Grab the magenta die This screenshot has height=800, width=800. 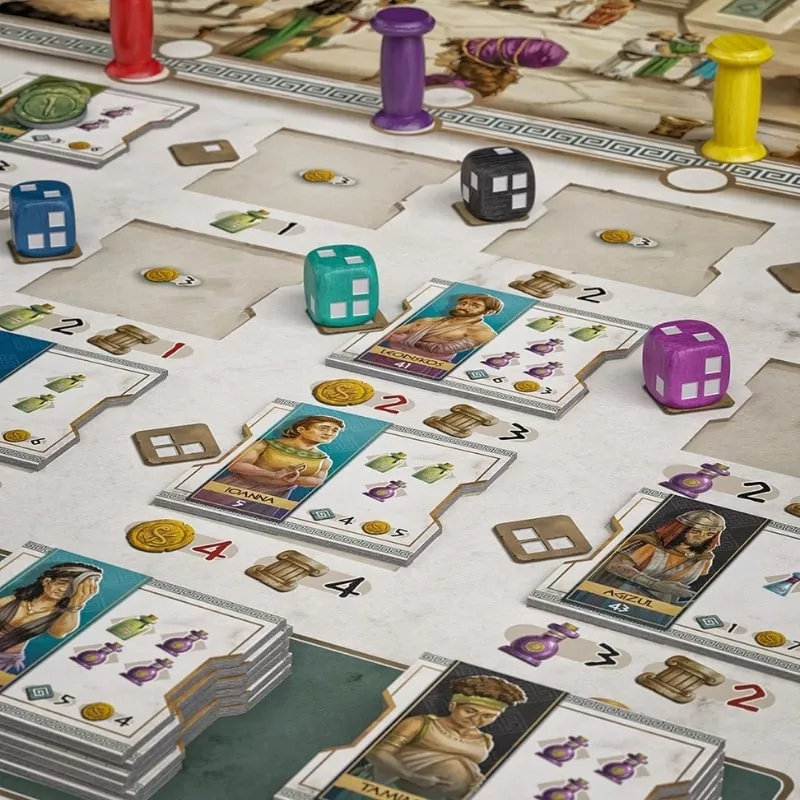686,362
